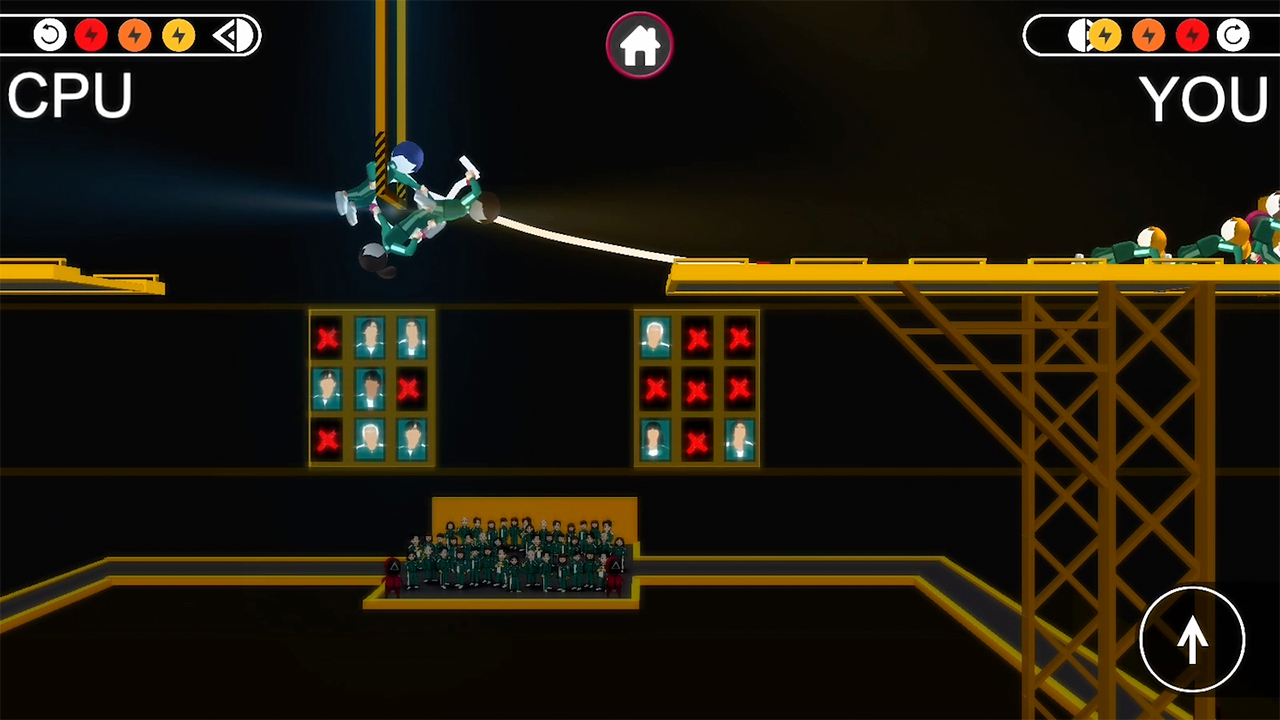Click the center red X on the right scoreboard
The width and height of the screenshot is (1280, 720).
pyautogui.click(x=697, y=390)
